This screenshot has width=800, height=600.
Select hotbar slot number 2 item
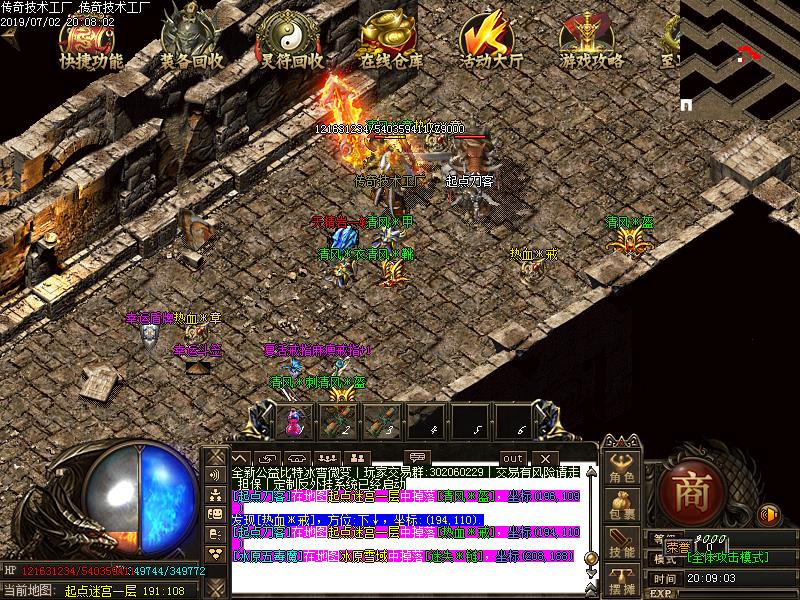point(338,421)
